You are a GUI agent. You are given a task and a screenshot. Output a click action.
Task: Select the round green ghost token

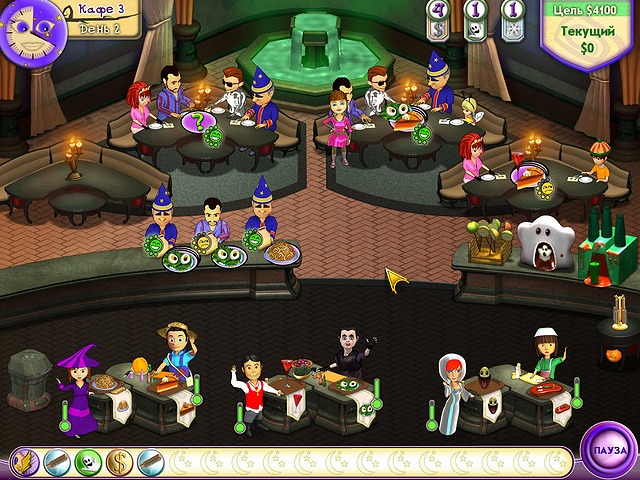[x=88, y=461]
